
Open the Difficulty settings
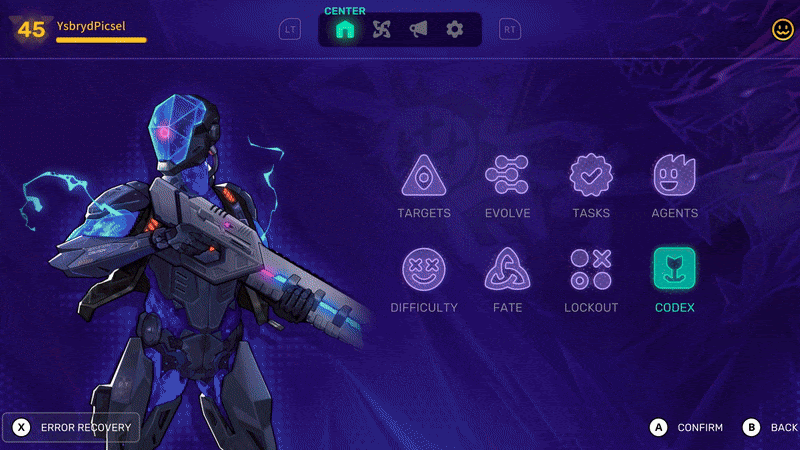tap(424, 269)
